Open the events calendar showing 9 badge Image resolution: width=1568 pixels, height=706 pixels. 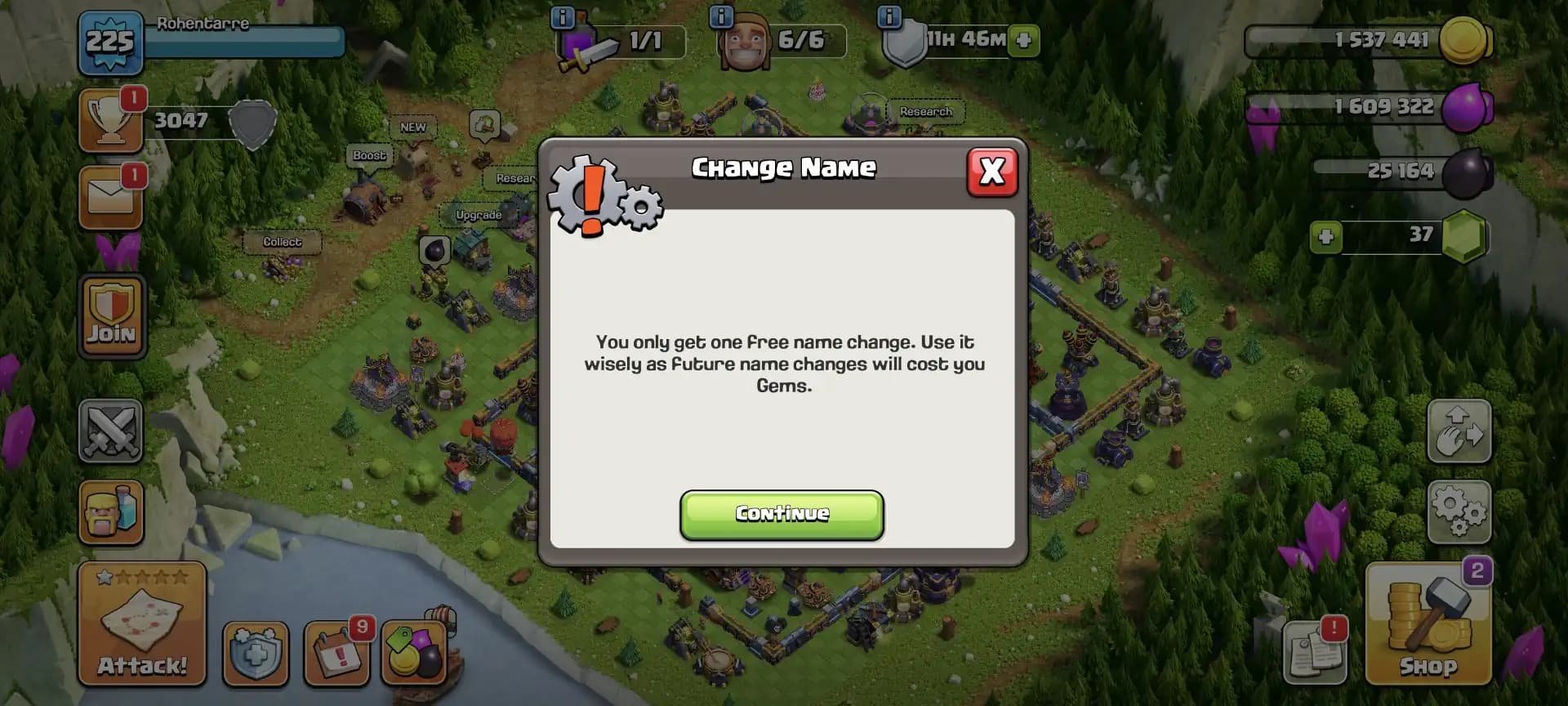pos(338,654)
